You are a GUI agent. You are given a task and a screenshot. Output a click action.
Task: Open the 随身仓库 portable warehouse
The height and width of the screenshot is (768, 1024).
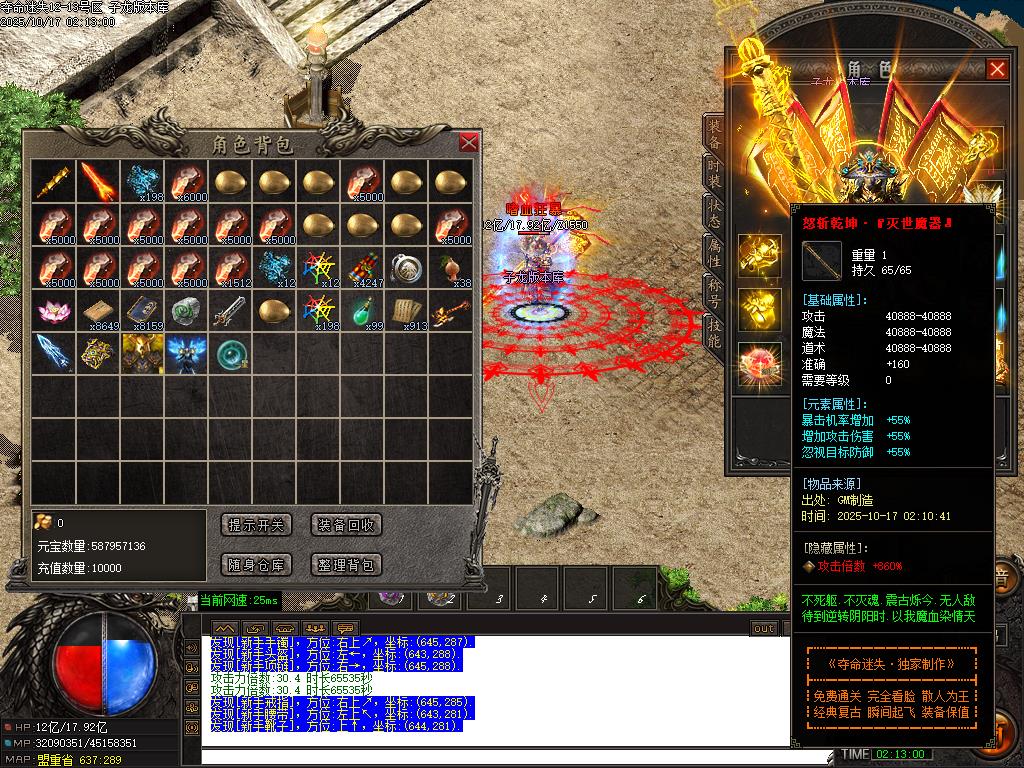[x=257, y=565]
